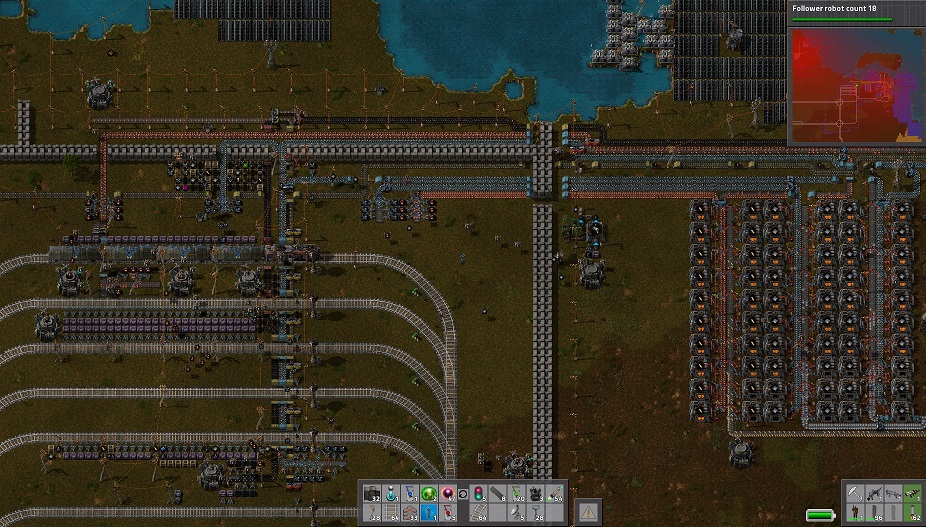Screen dimensions: 926x527
Task: Select the first straight rail hotbar slot
Action: 391,512
